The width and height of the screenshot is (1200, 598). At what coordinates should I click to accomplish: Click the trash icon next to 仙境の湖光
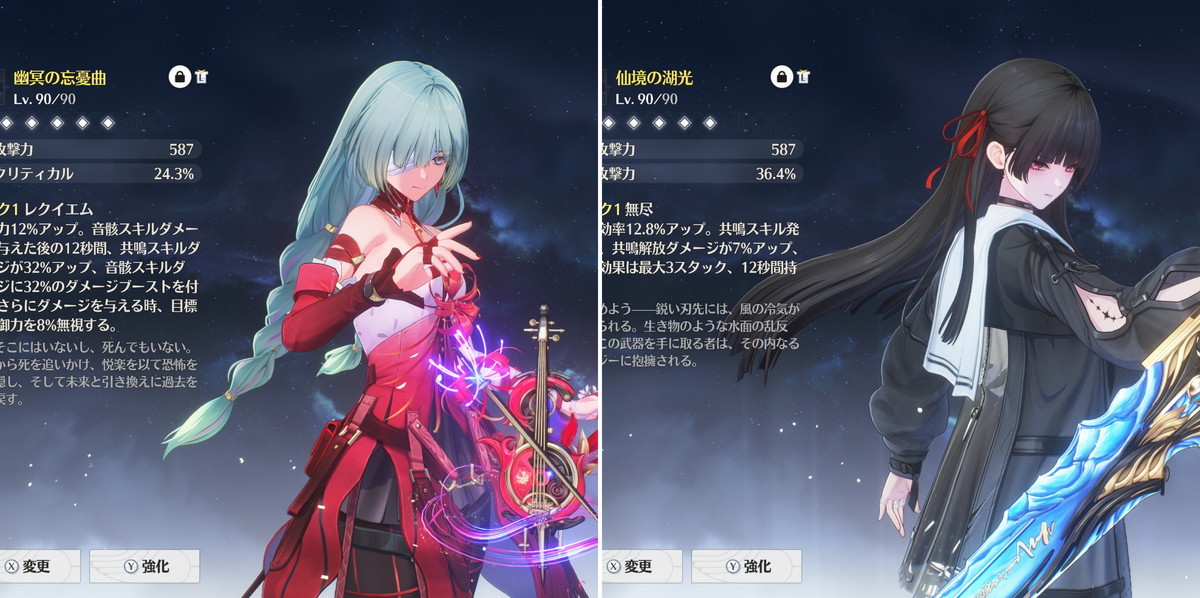(803, 77)
